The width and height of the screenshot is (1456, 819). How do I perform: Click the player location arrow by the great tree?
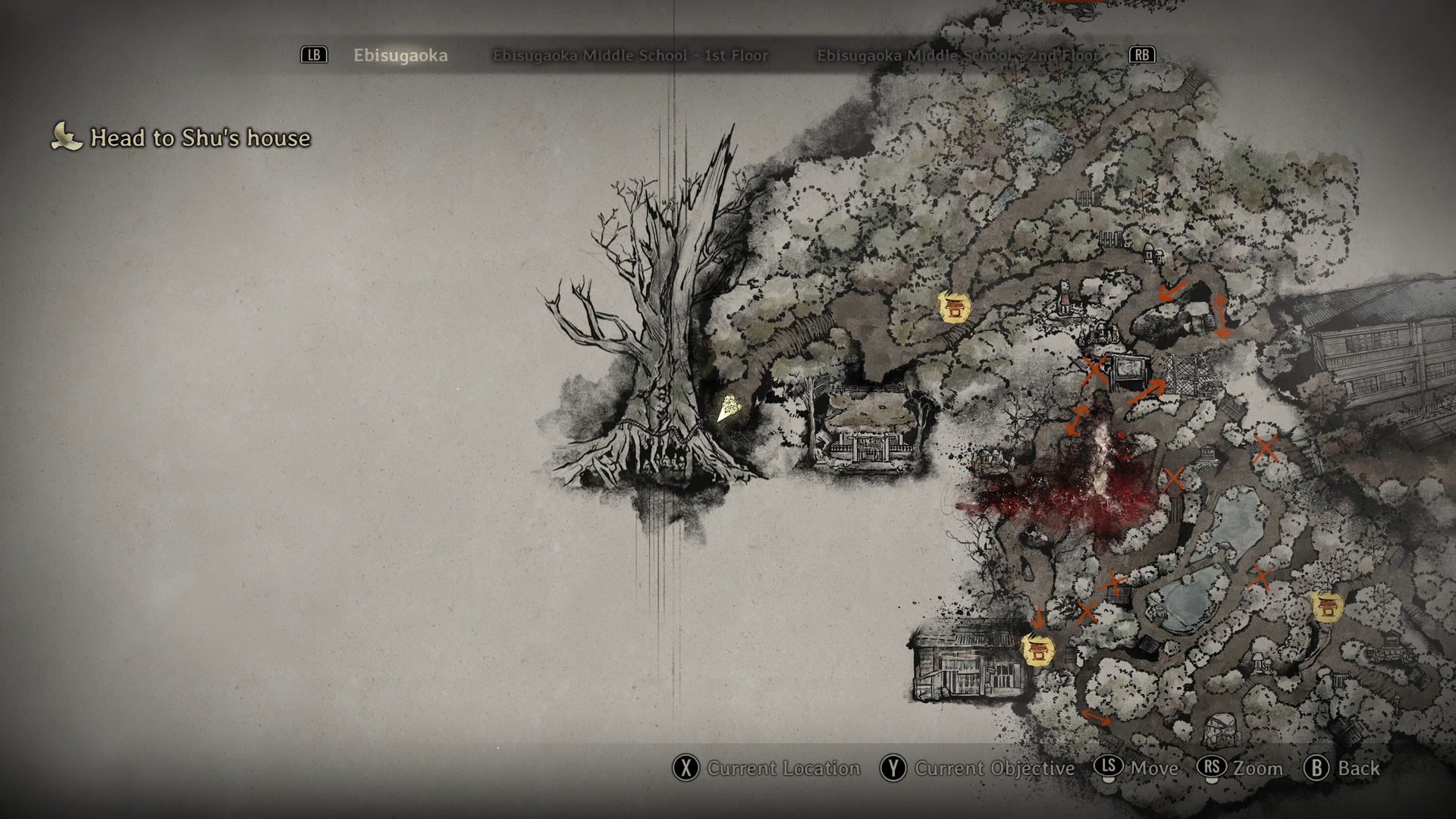tap(728, 408)
